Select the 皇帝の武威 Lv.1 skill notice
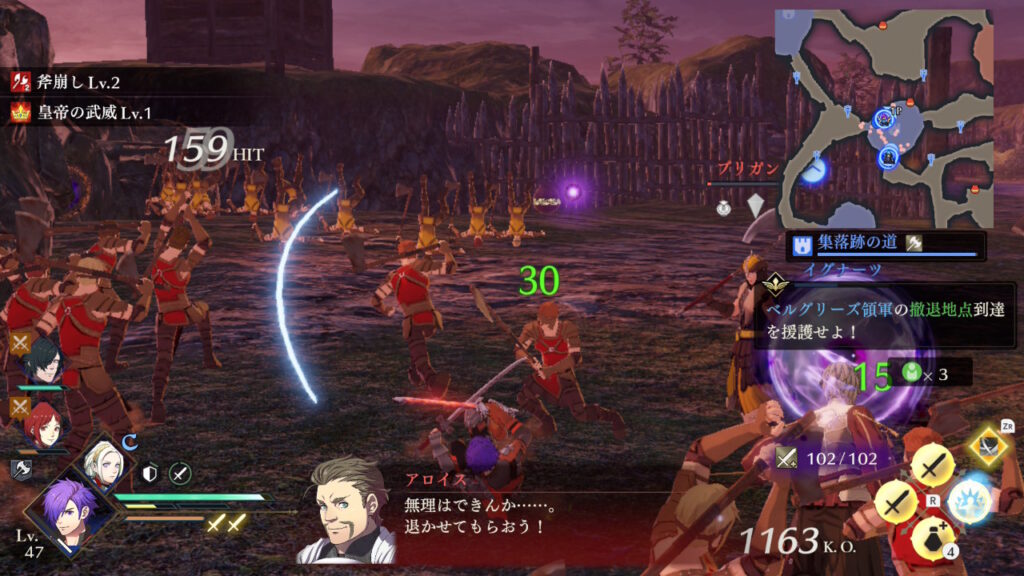 80,113
